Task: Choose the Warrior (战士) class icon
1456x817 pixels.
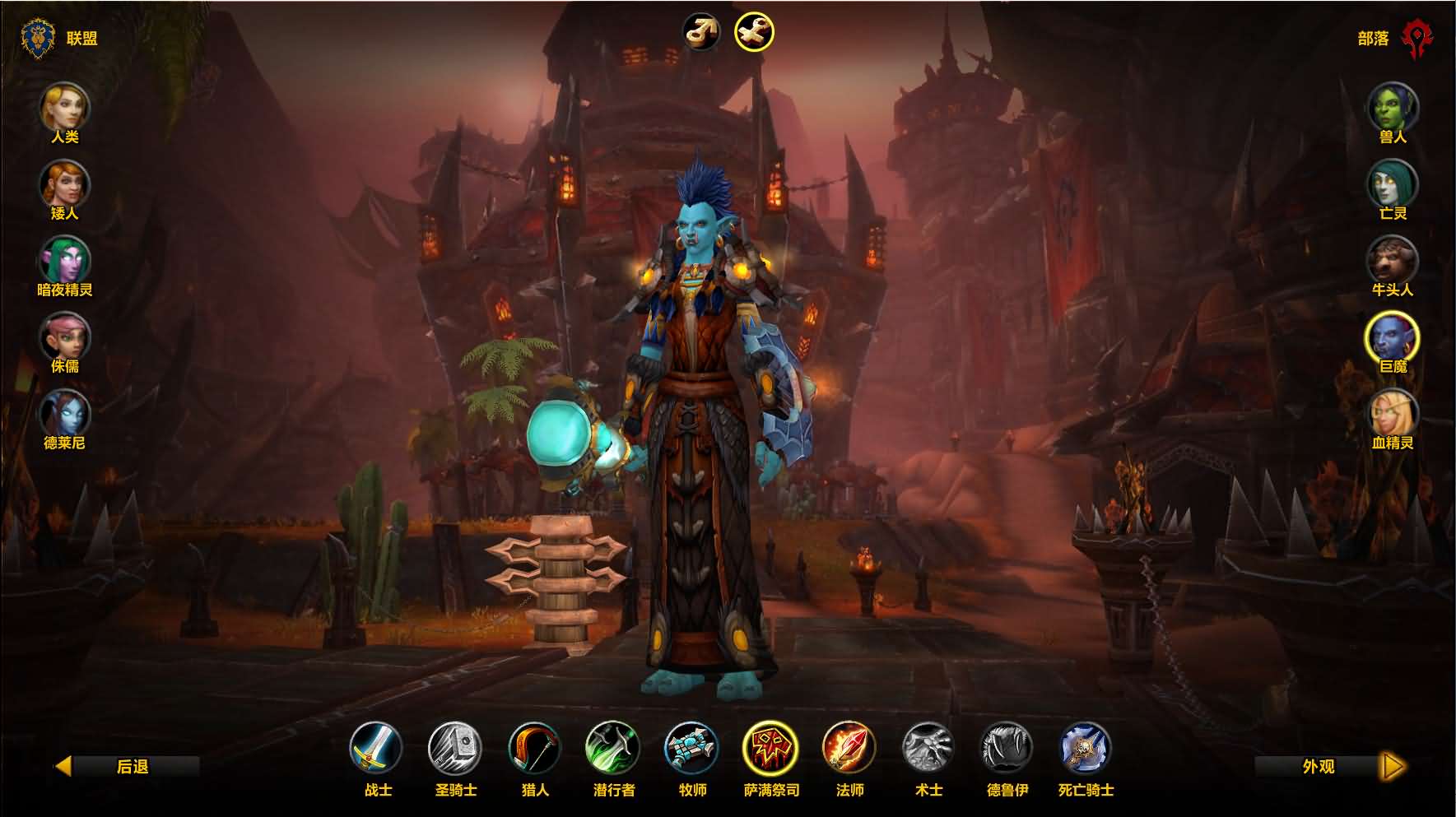Action: pos(376,748)
